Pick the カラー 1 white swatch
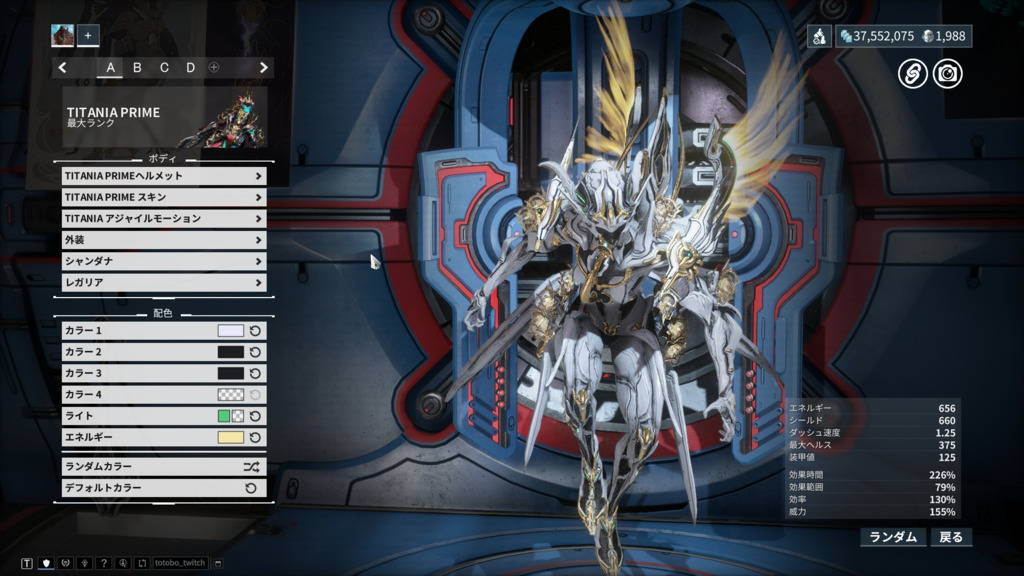Viewport: 1024px width, 576px height. point(230,331)
